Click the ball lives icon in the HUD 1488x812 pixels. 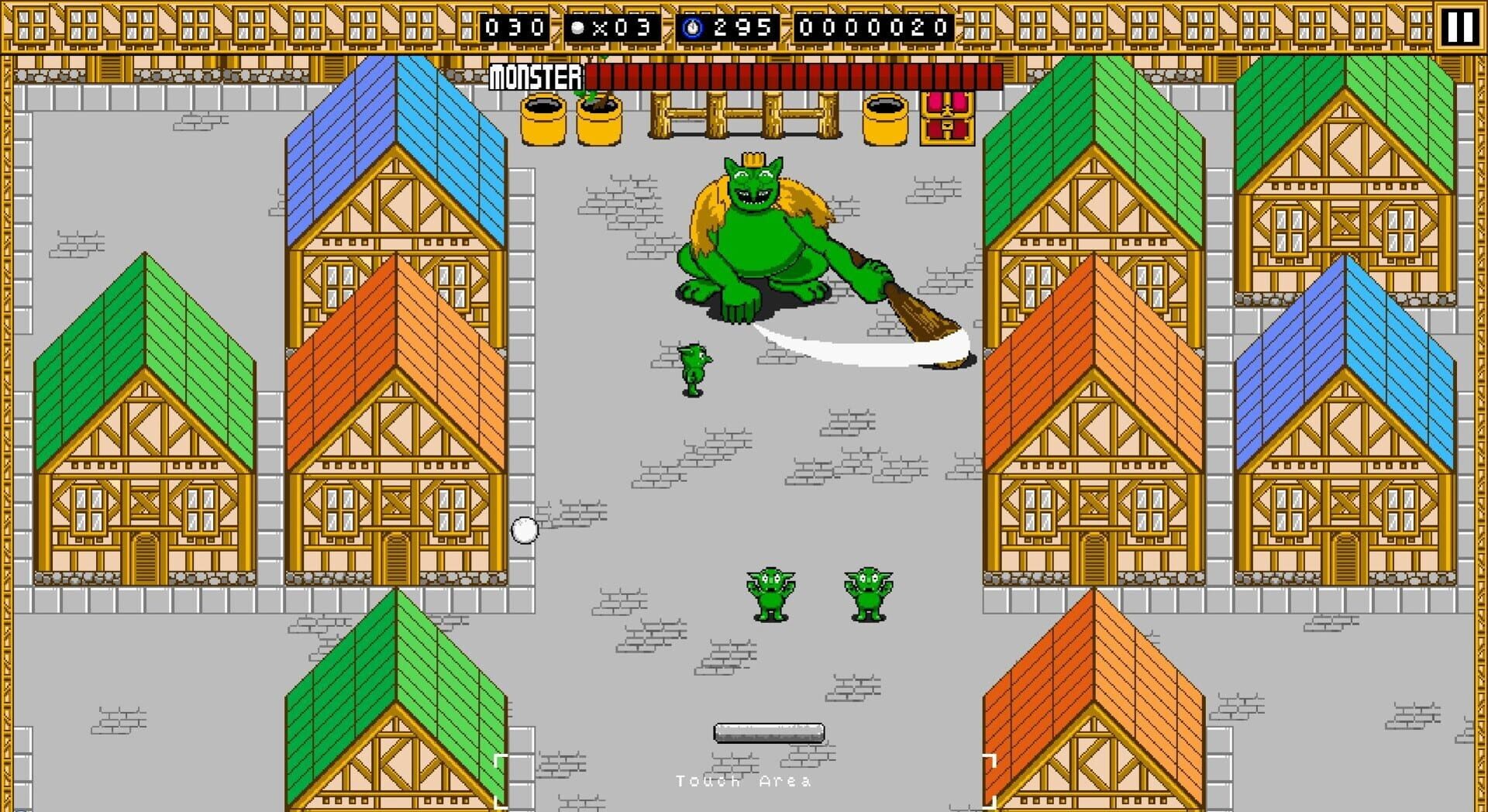[x=578, y=27]
